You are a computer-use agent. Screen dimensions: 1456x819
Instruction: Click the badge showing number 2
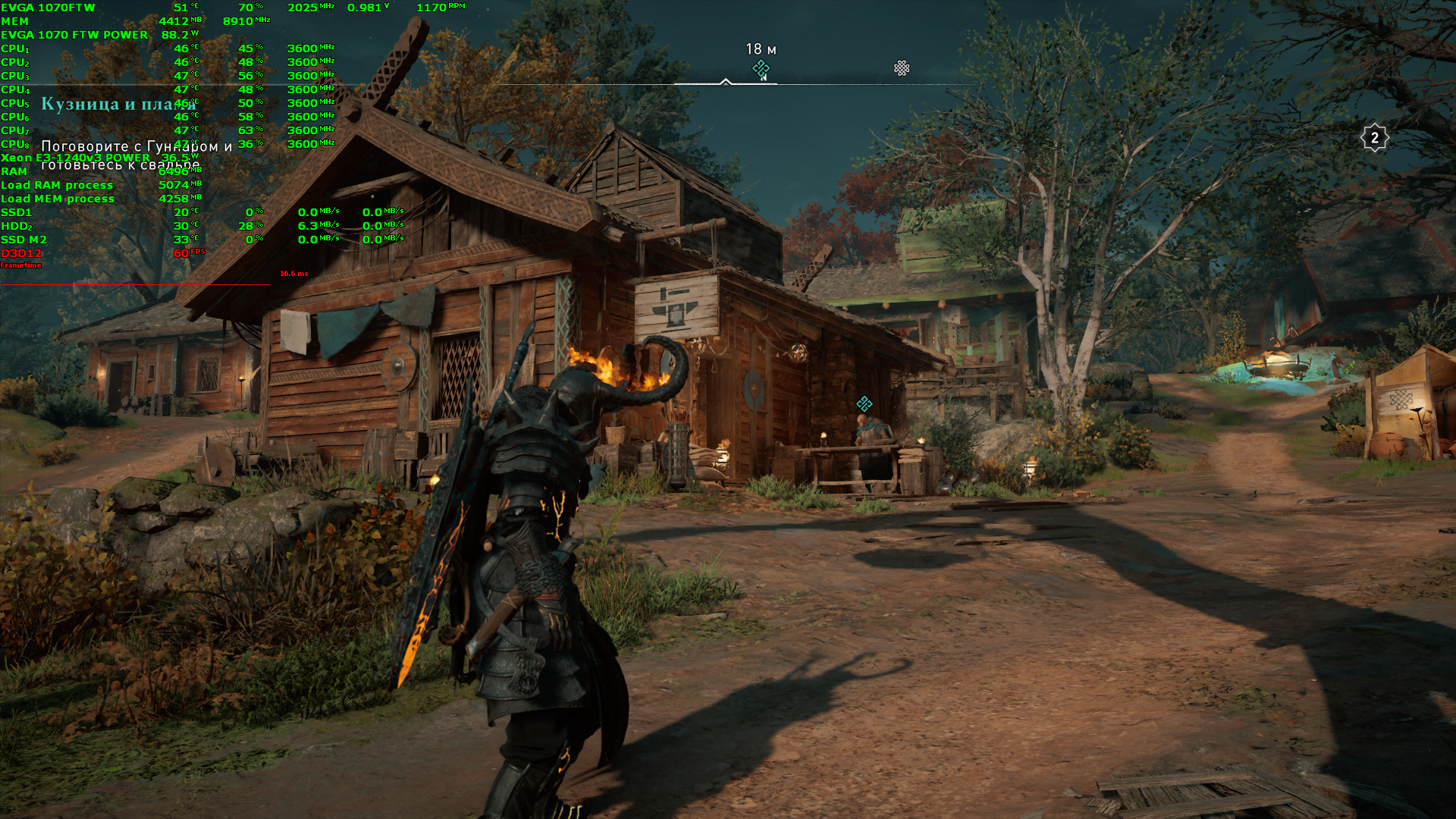(1374, 138)
